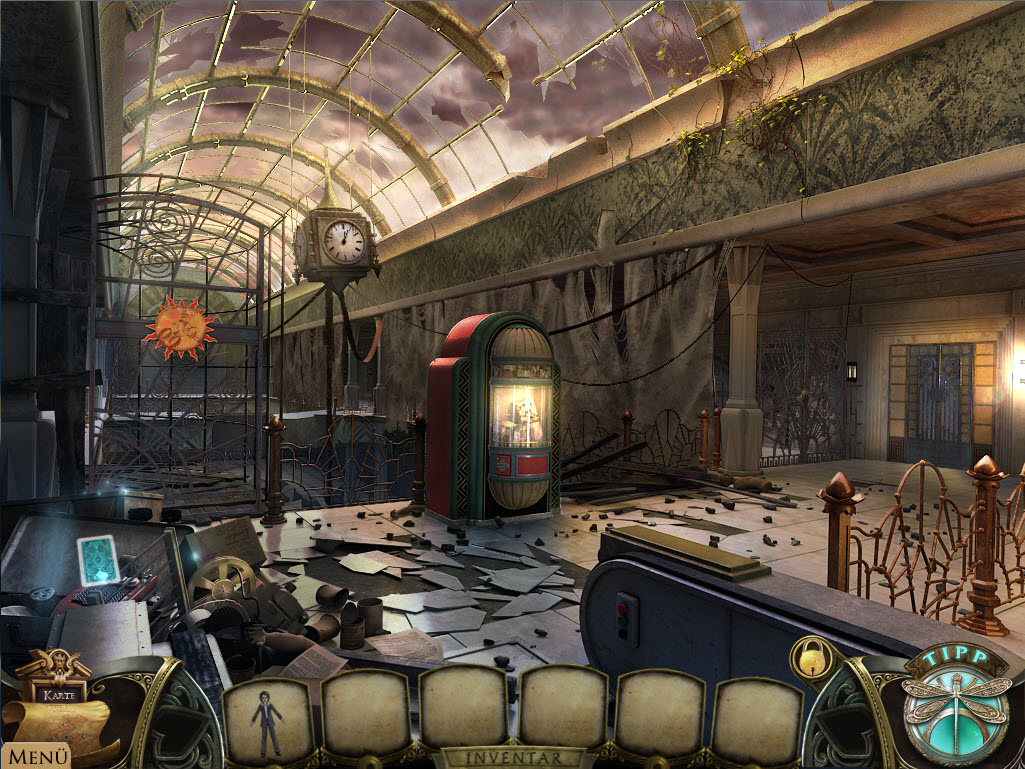1025x769 pixels.
Task: Activate the Tipp dragonfly hint
Action: tap(953, 704)
